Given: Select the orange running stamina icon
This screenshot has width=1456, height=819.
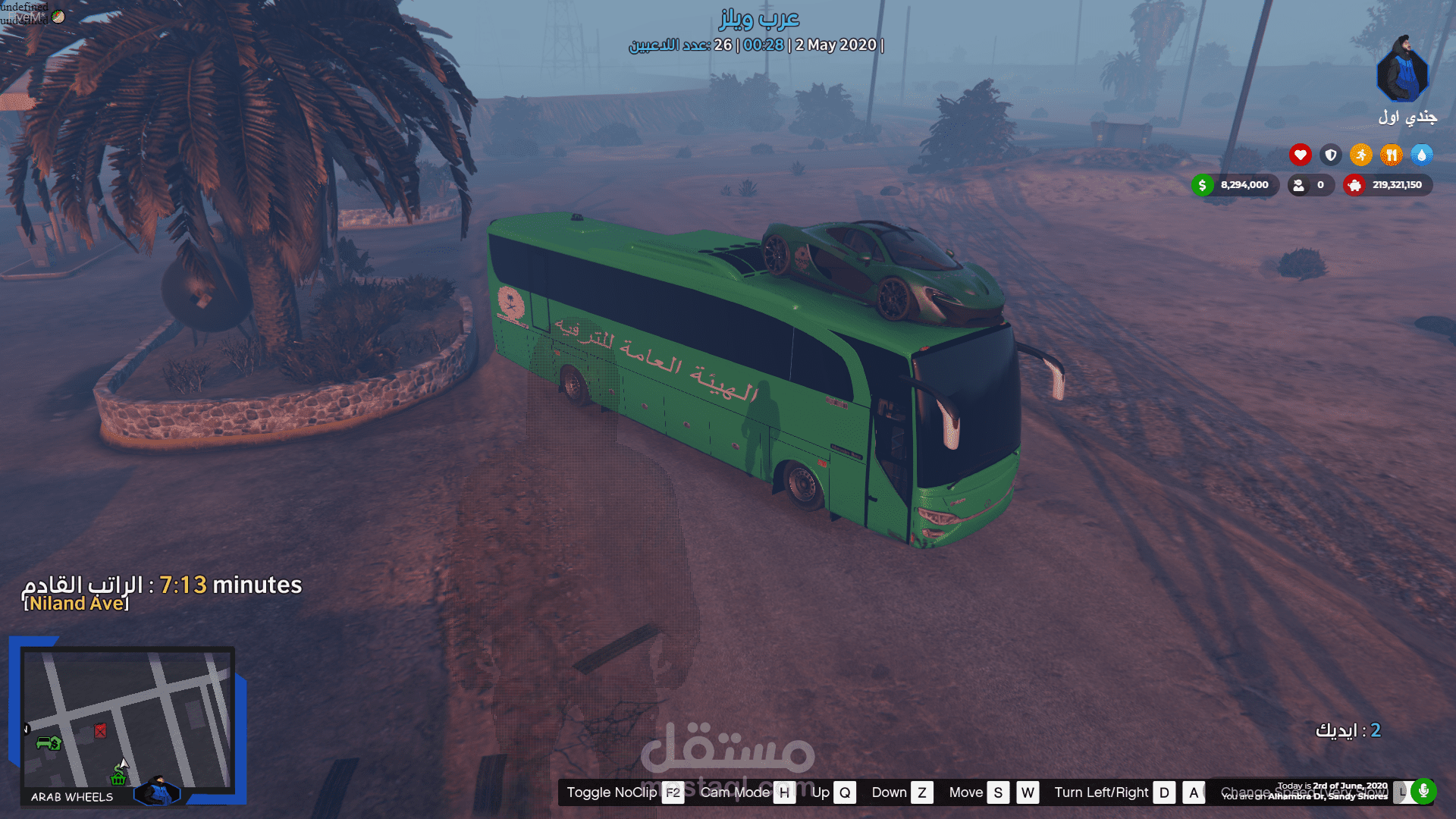Looking at the screenshot, I should click(1360, 155).
